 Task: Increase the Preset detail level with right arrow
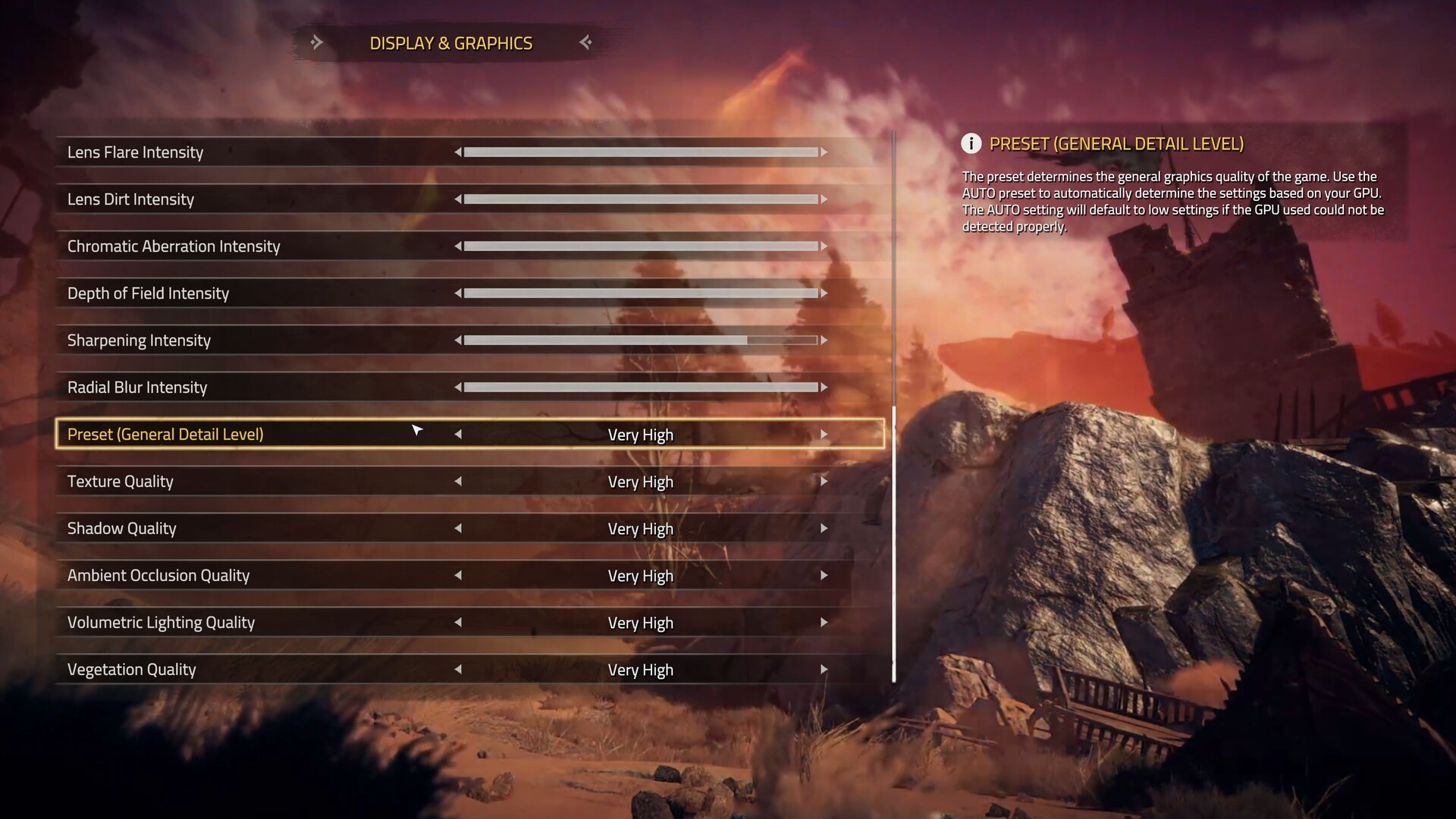tap(824, 435)
